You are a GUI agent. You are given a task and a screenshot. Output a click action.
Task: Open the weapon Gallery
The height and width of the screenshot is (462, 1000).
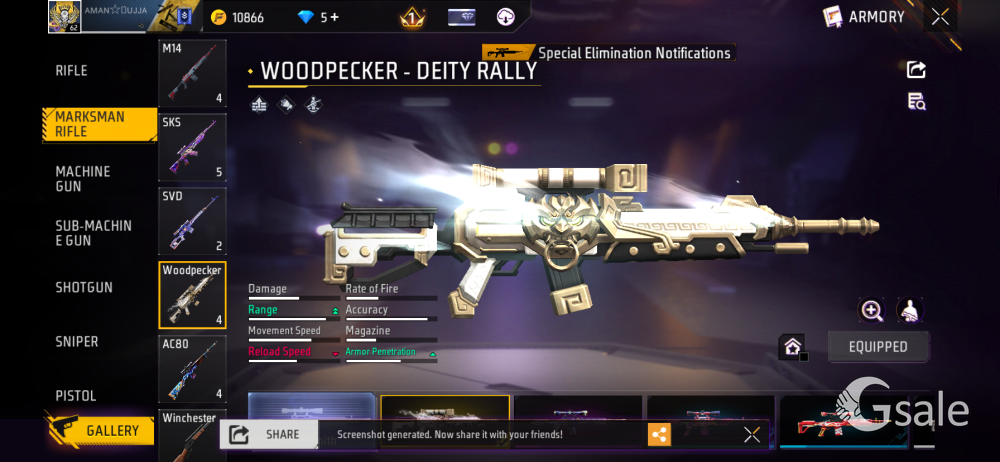pos(100,431)
